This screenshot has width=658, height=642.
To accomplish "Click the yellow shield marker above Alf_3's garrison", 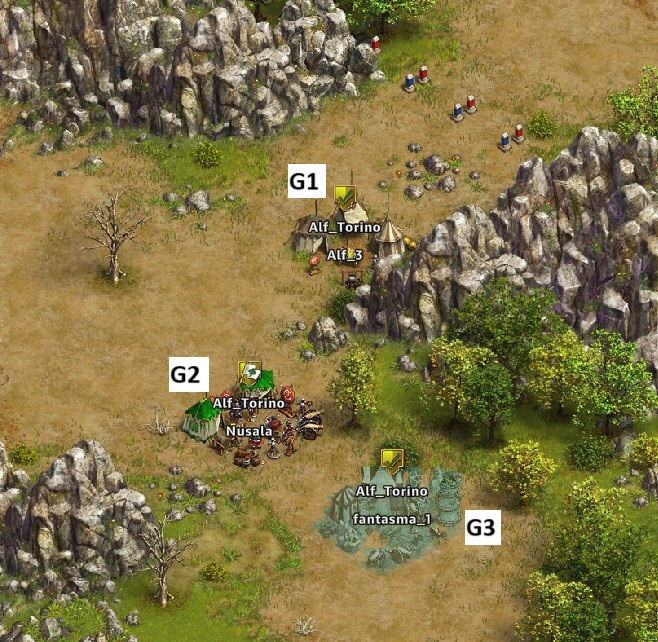I will 346,197.
